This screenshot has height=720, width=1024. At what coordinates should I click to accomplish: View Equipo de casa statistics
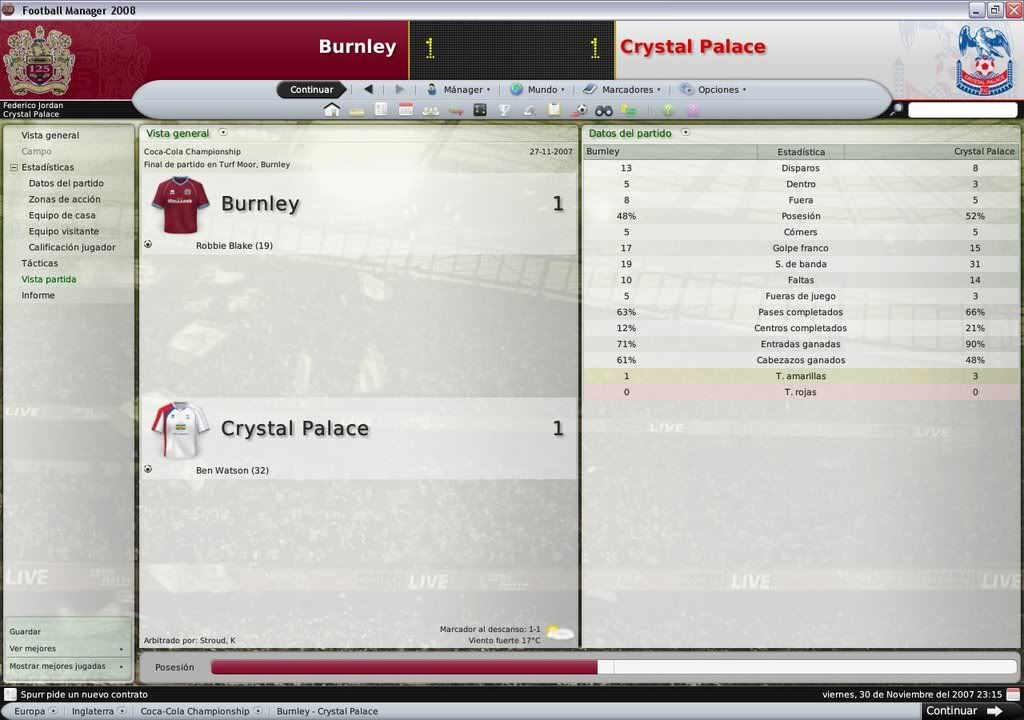[62, 215]
